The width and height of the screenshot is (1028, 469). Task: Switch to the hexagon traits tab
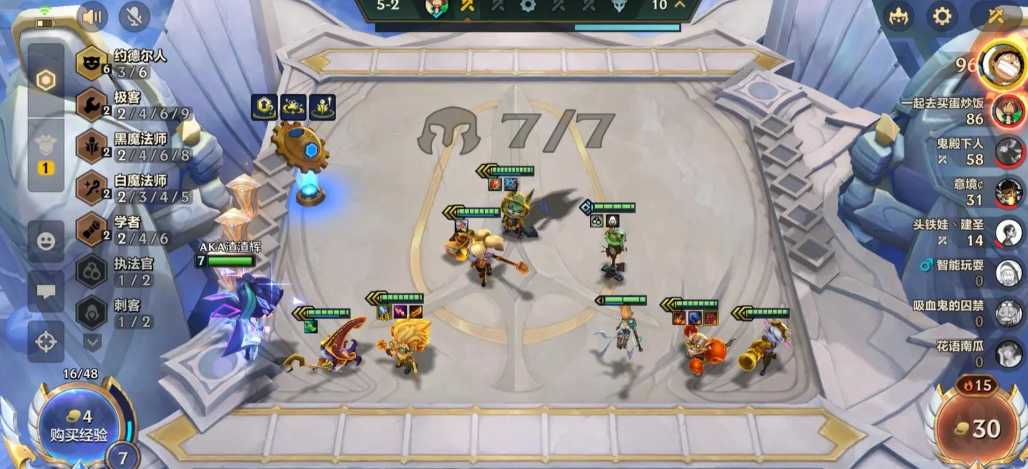45,81
